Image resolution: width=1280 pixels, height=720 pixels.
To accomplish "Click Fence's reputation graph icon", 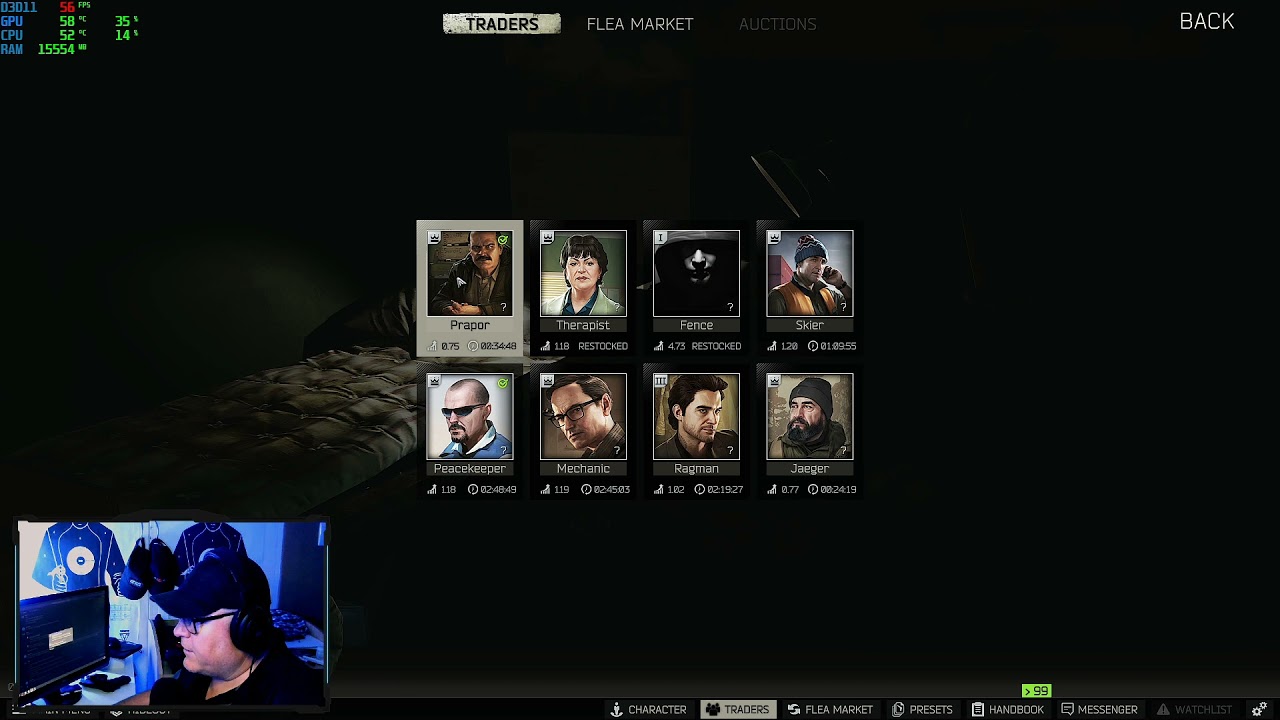I will point(658,346).
